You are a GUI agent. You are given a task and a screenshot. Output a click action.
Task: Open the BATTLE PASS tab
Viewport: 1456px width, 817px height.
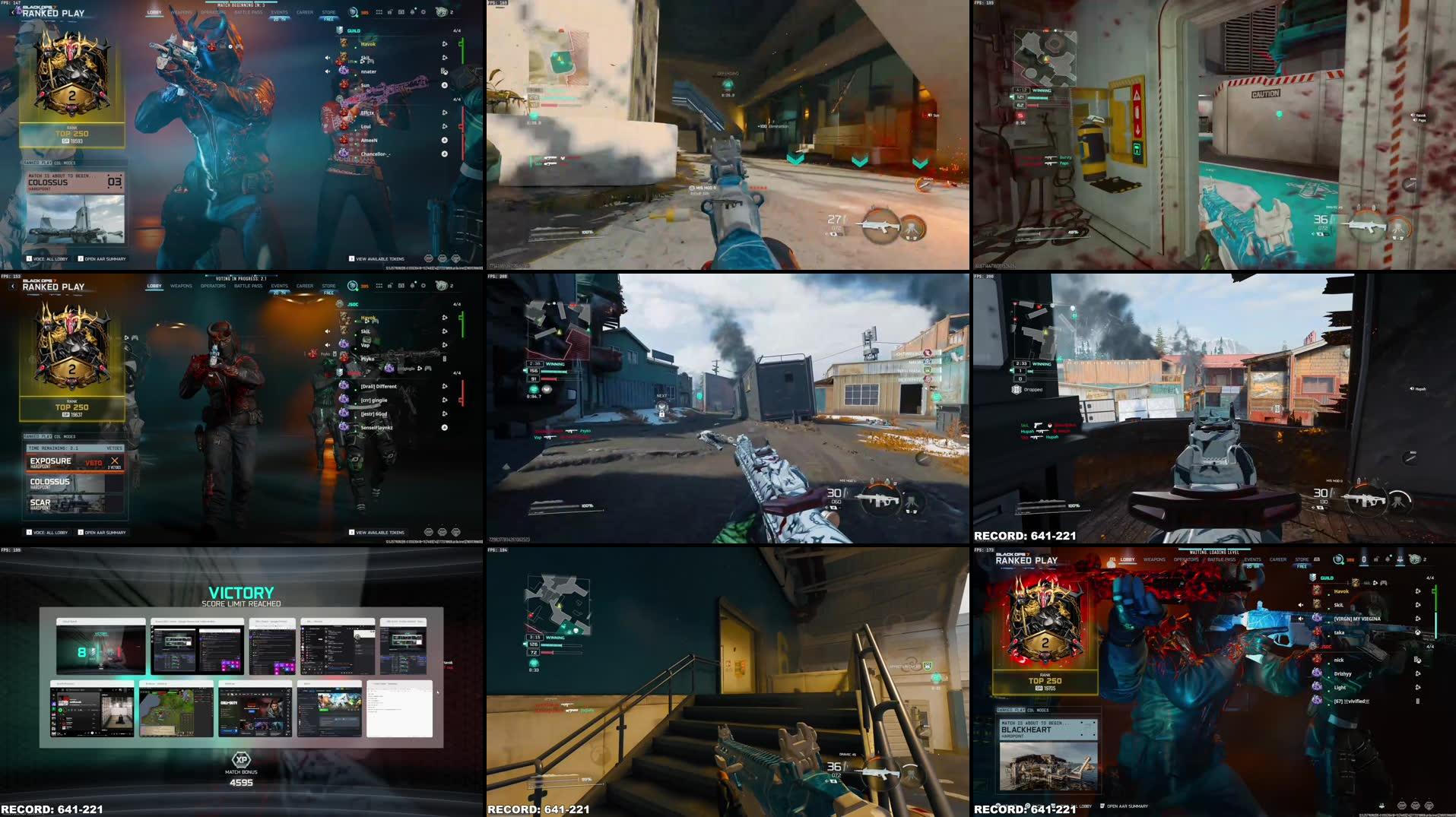248,12
